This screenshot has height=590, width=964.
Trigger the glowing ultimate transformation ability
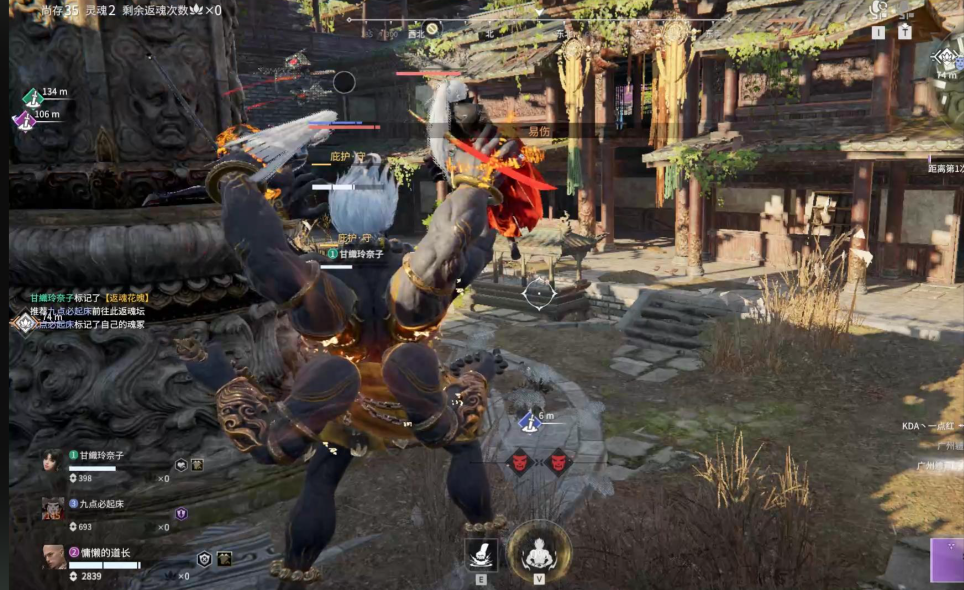point(539,552)
